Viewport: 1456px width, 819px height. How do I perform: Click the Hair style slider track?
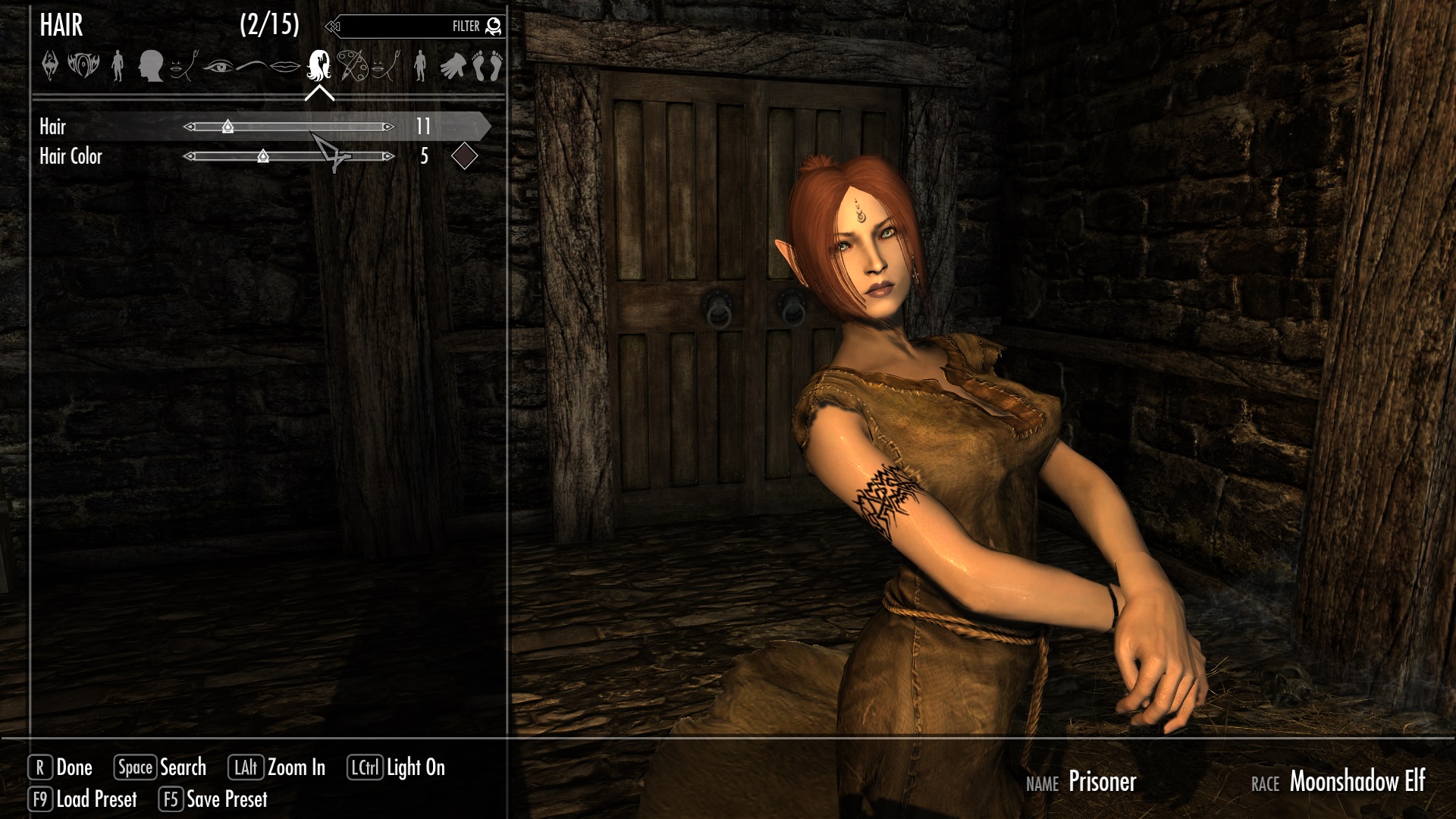(303, 127)
